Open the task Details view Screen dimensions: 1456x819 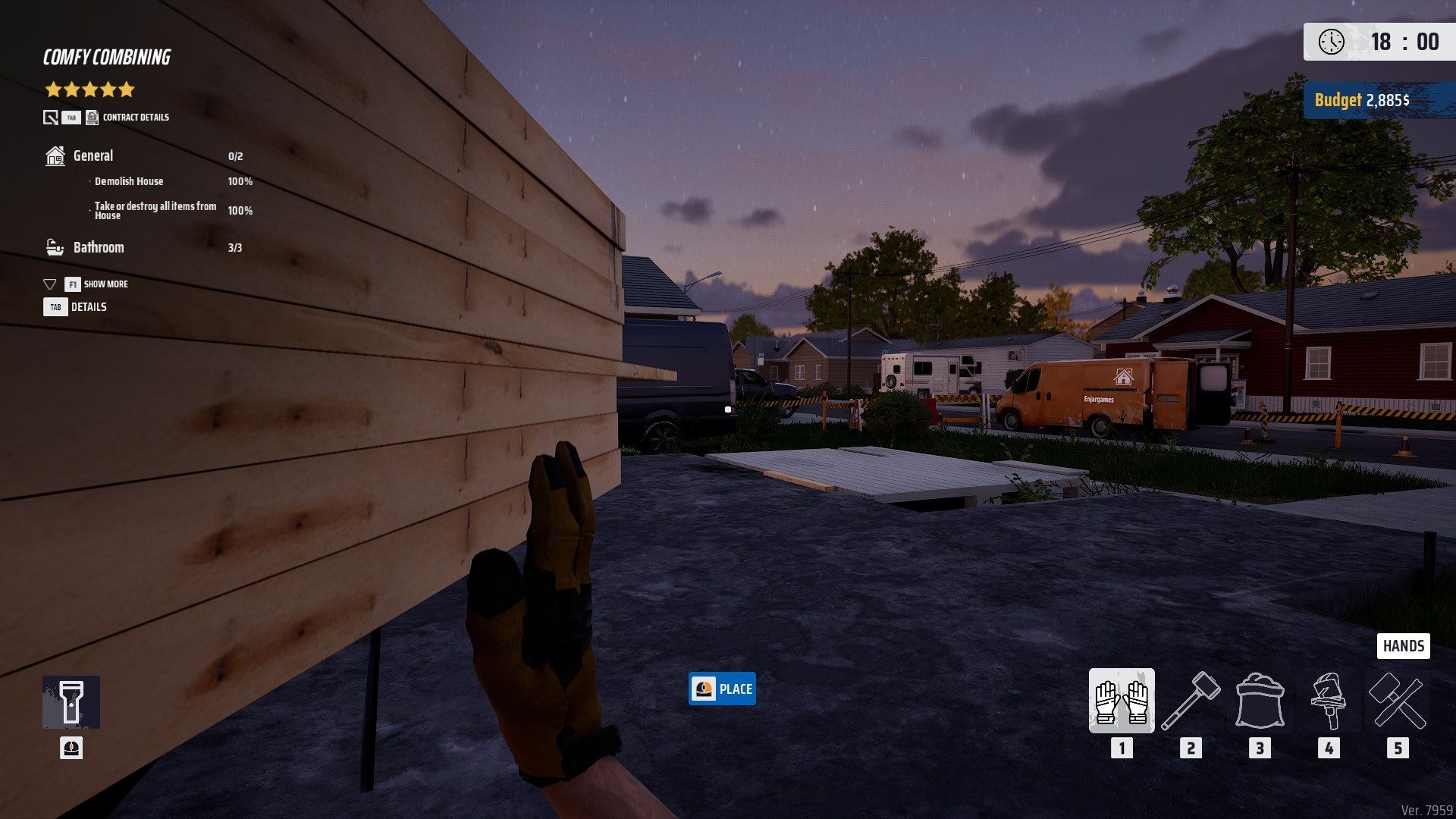pyautogui.click(x=88, y=307)
